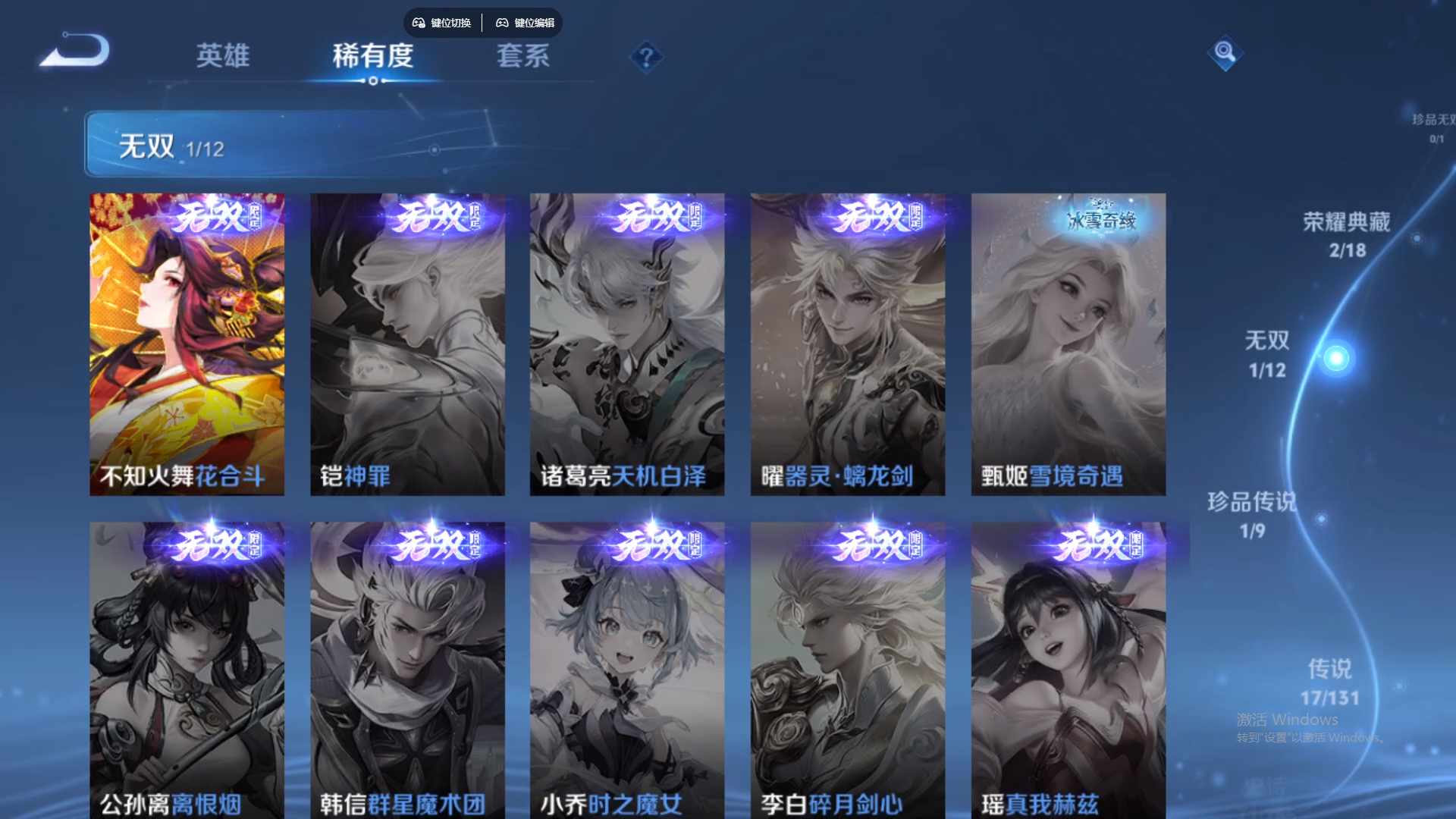Image resolution: width=1456 pixels, height=819 pixels.
Task: Click the gamepad icon next to 键位切换
Action: (x=418, y=23)
